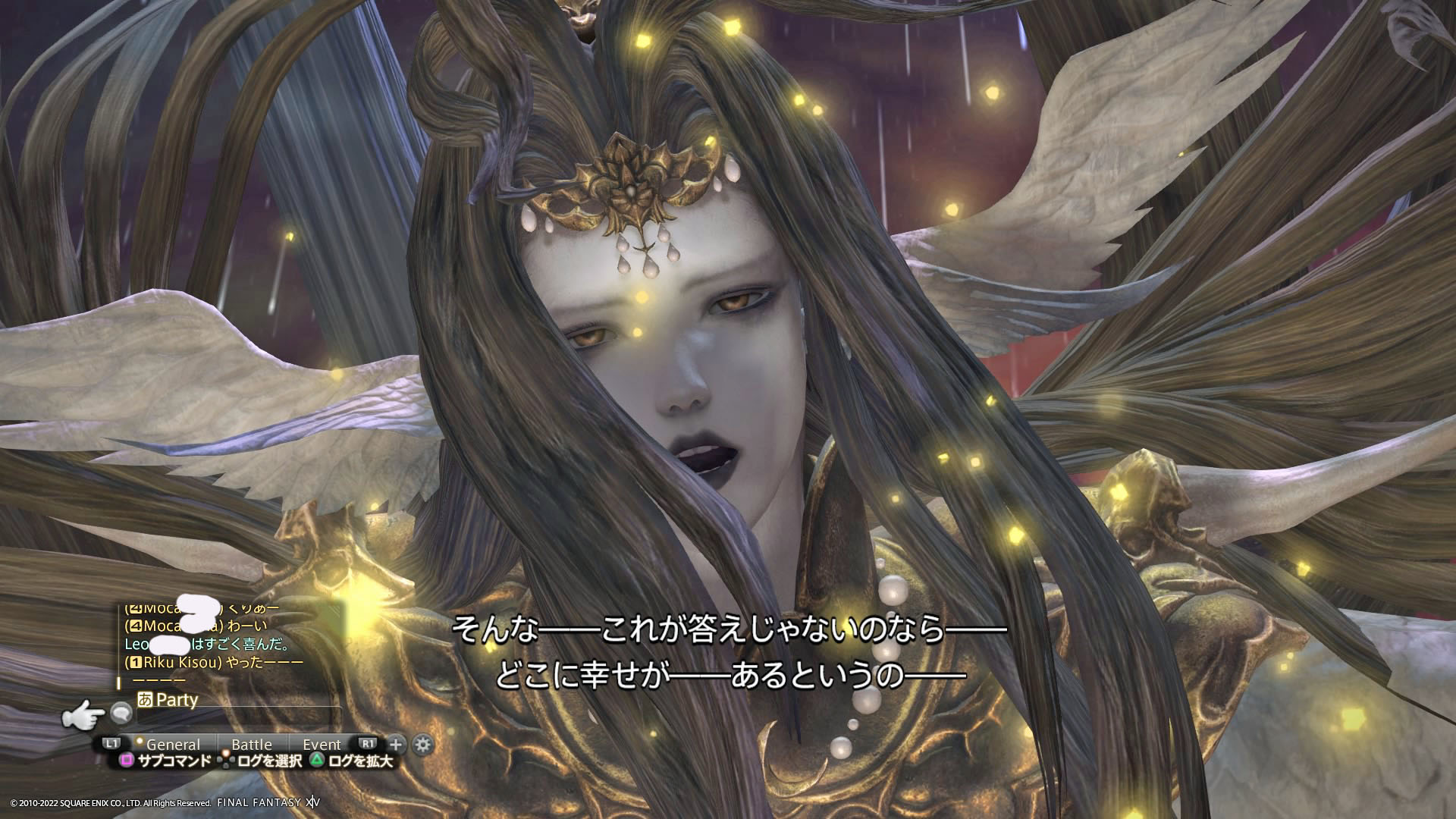
Task: Open chat log settings gear icon
Action: 422,744
